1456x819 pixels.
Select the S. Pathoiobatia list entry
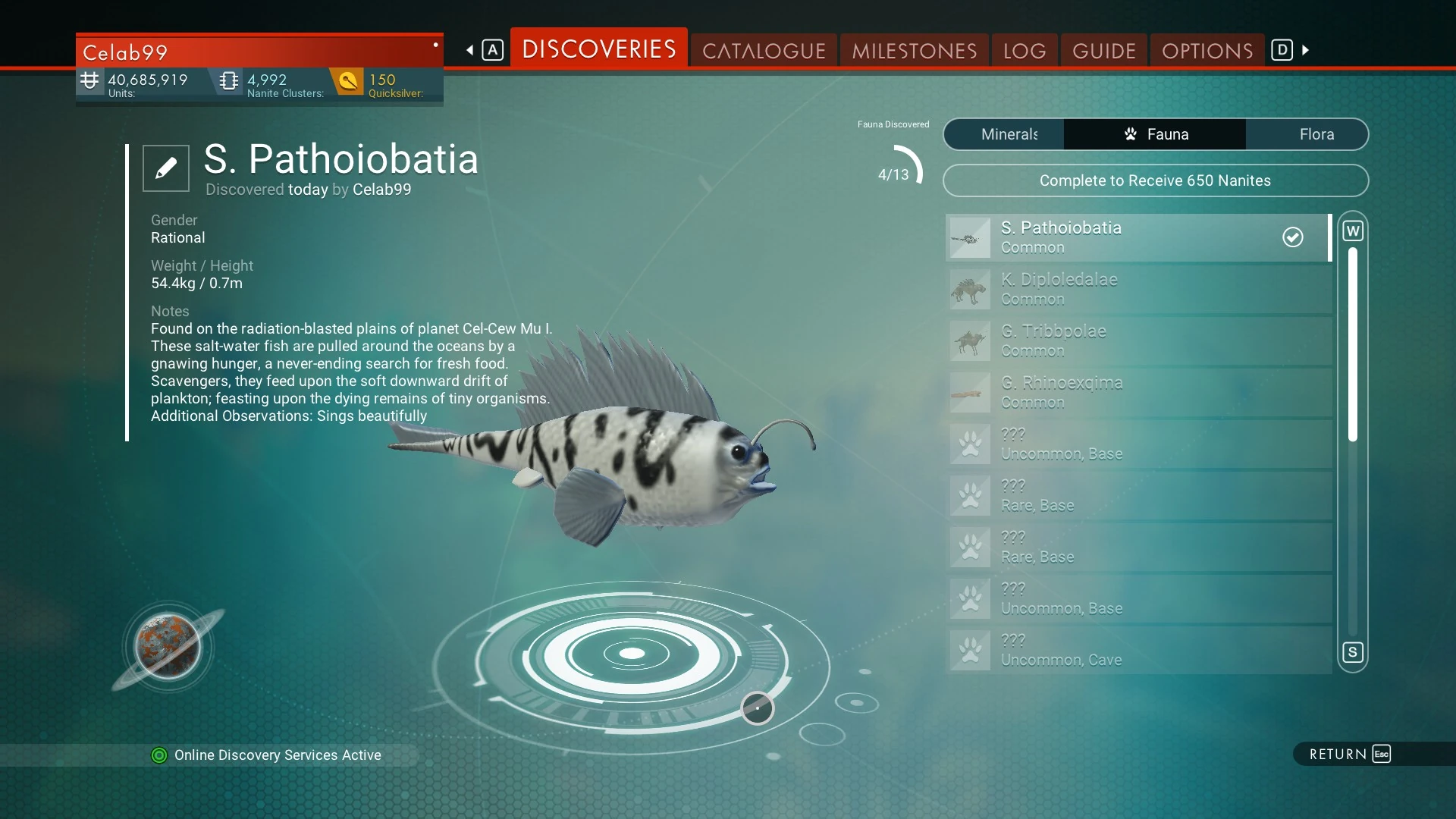click(x=1137, y=237)
